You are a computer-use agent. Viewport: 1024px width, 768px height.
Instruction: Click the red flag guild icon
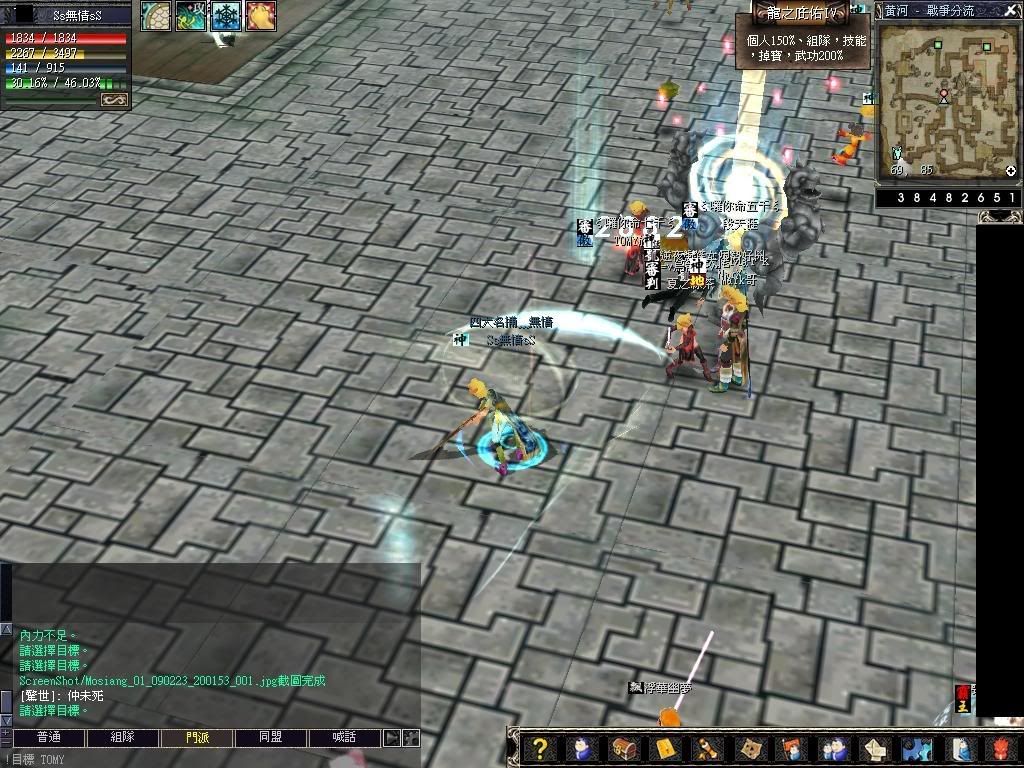point(789,748)
